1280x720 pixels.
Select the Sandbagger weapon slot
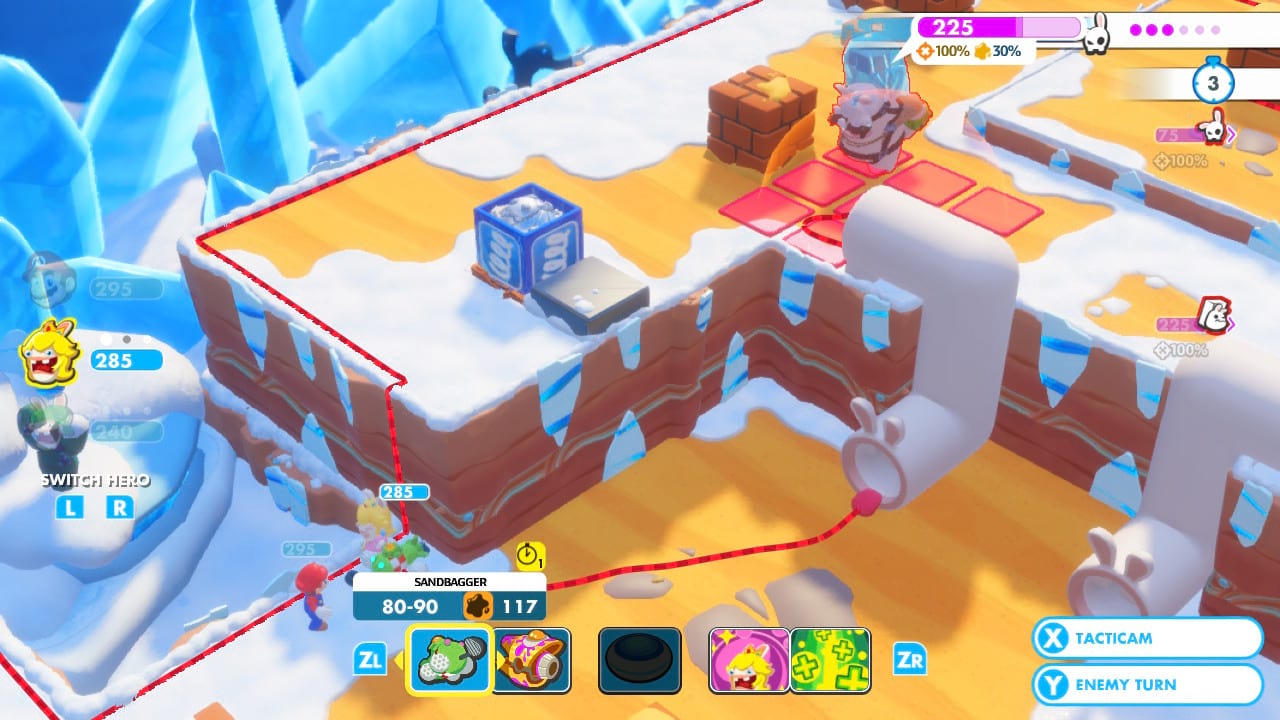pyautogui.click(x=447, y=661)
